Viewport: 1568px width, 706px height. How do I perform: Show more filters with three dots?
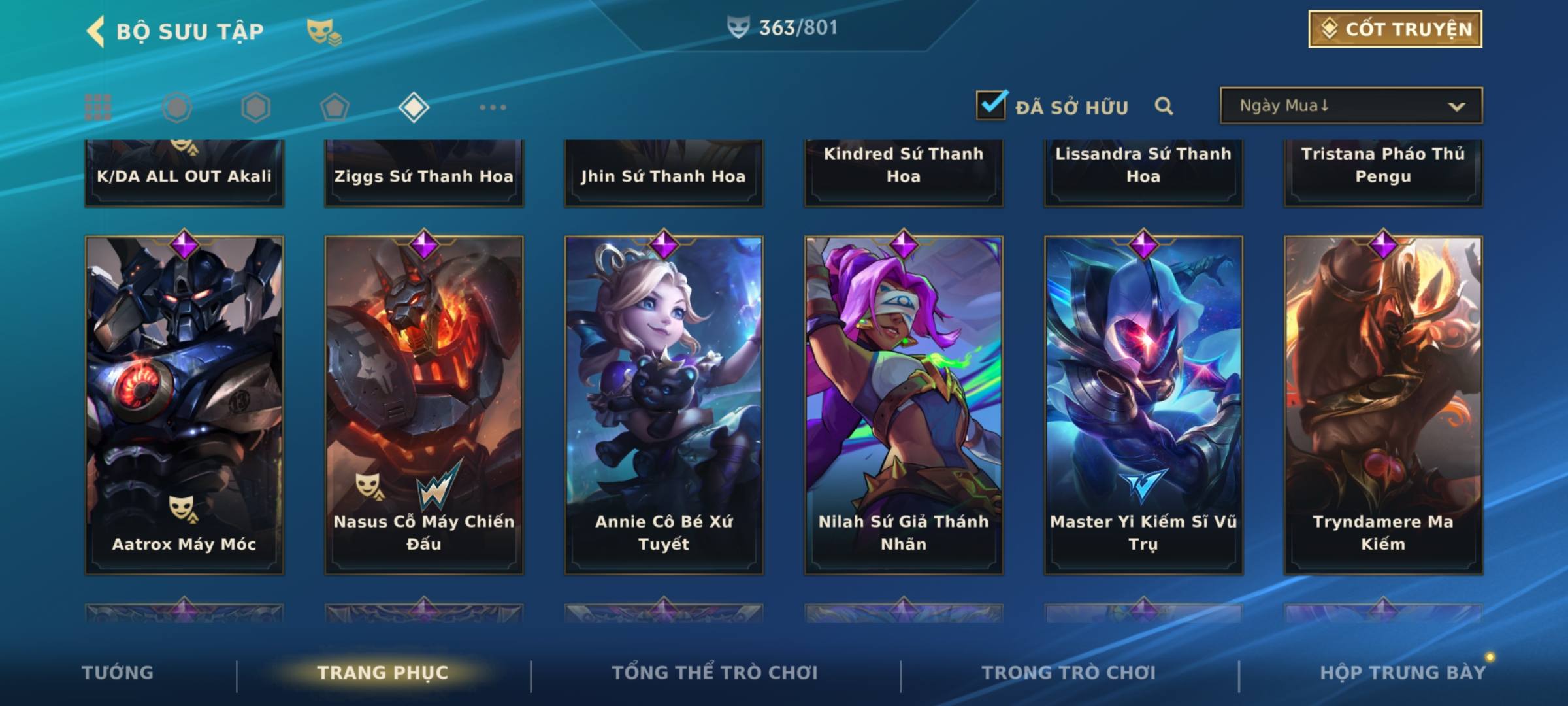(x=493, y=107)
